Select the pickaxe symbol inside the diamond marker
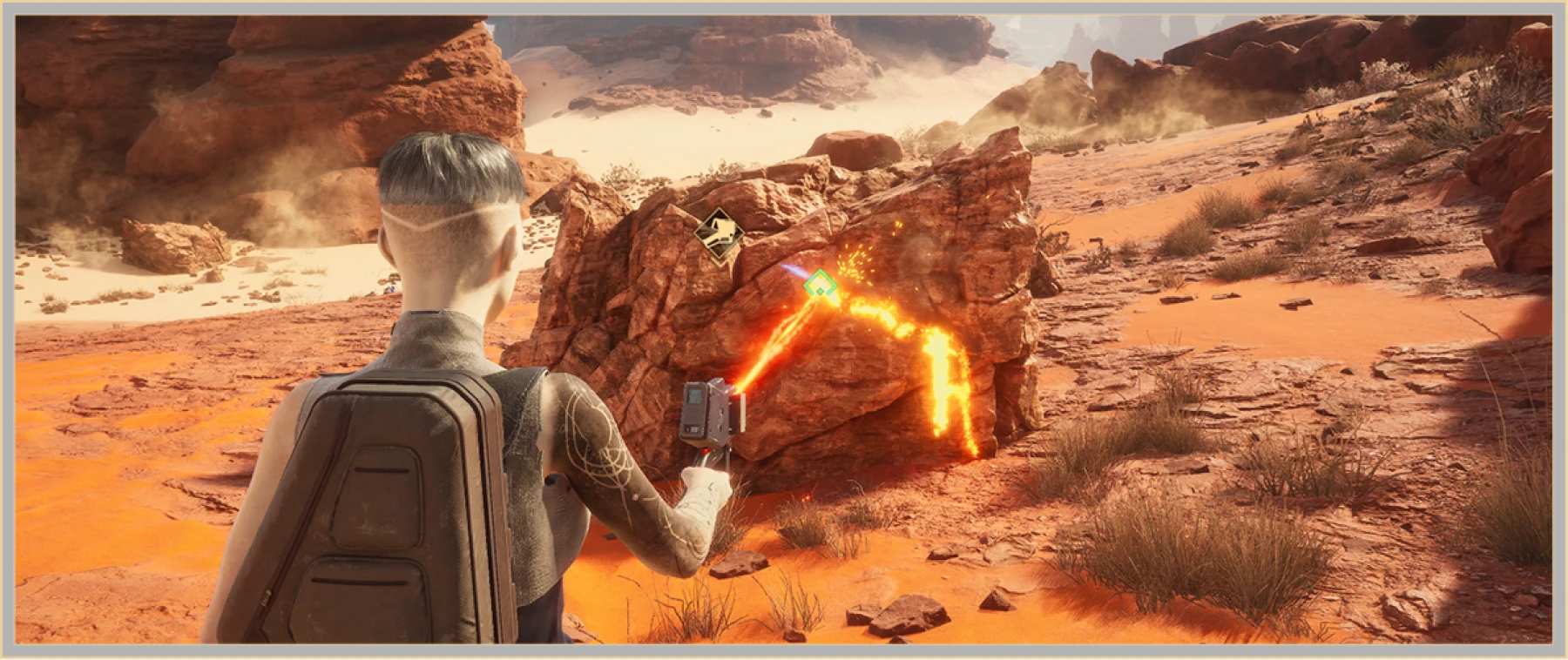This screenshot has width=1568, height=660. 720,230
